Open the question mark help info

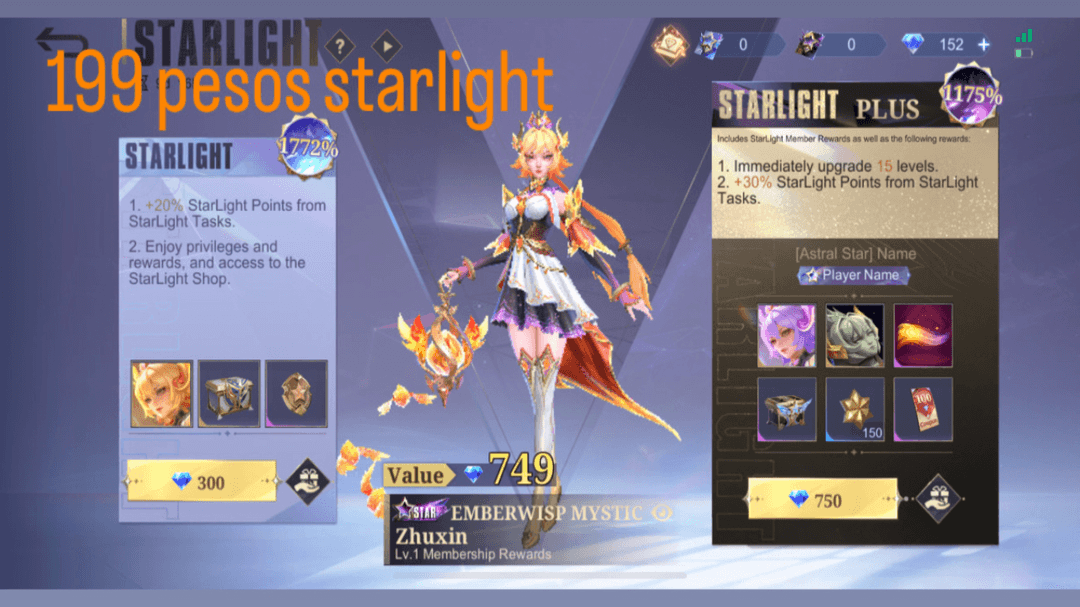coord(340,46)
